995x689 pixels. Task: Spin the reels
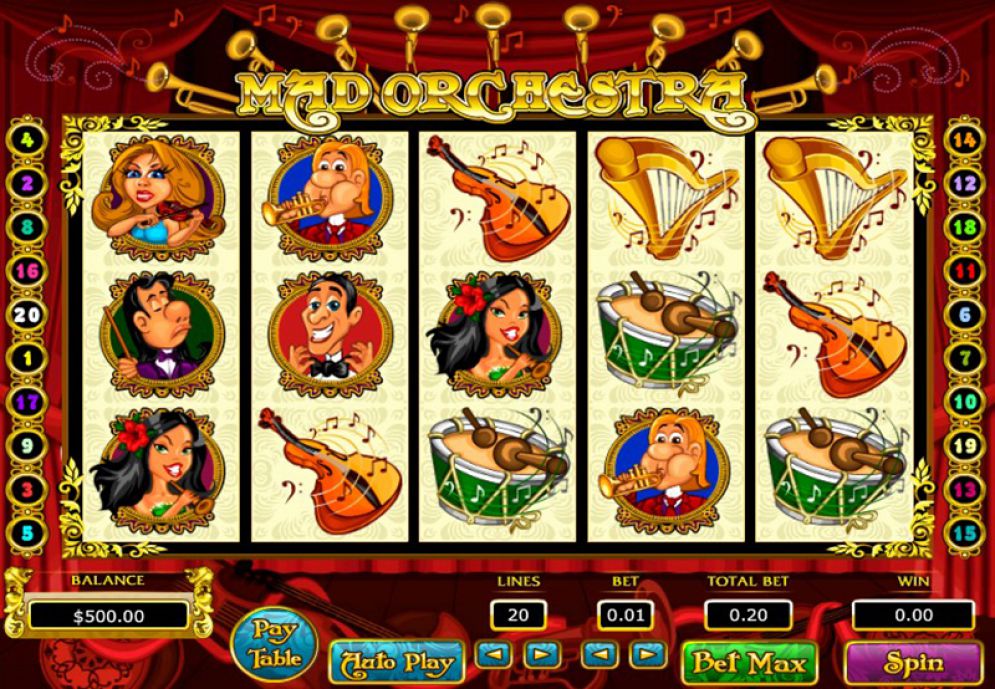pos(914,662)
